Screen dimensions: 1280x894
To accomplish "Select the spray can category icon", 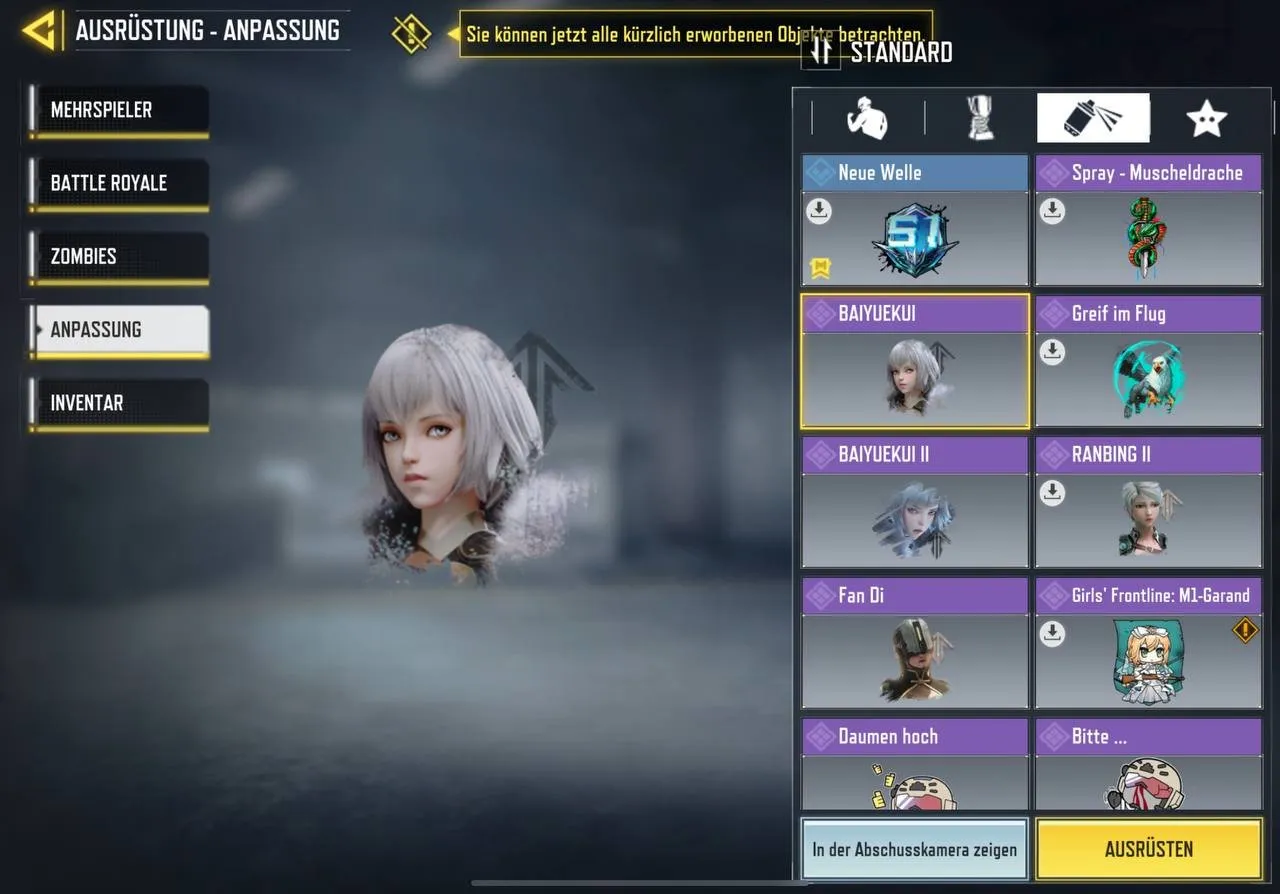I will tap(1093, 117).
